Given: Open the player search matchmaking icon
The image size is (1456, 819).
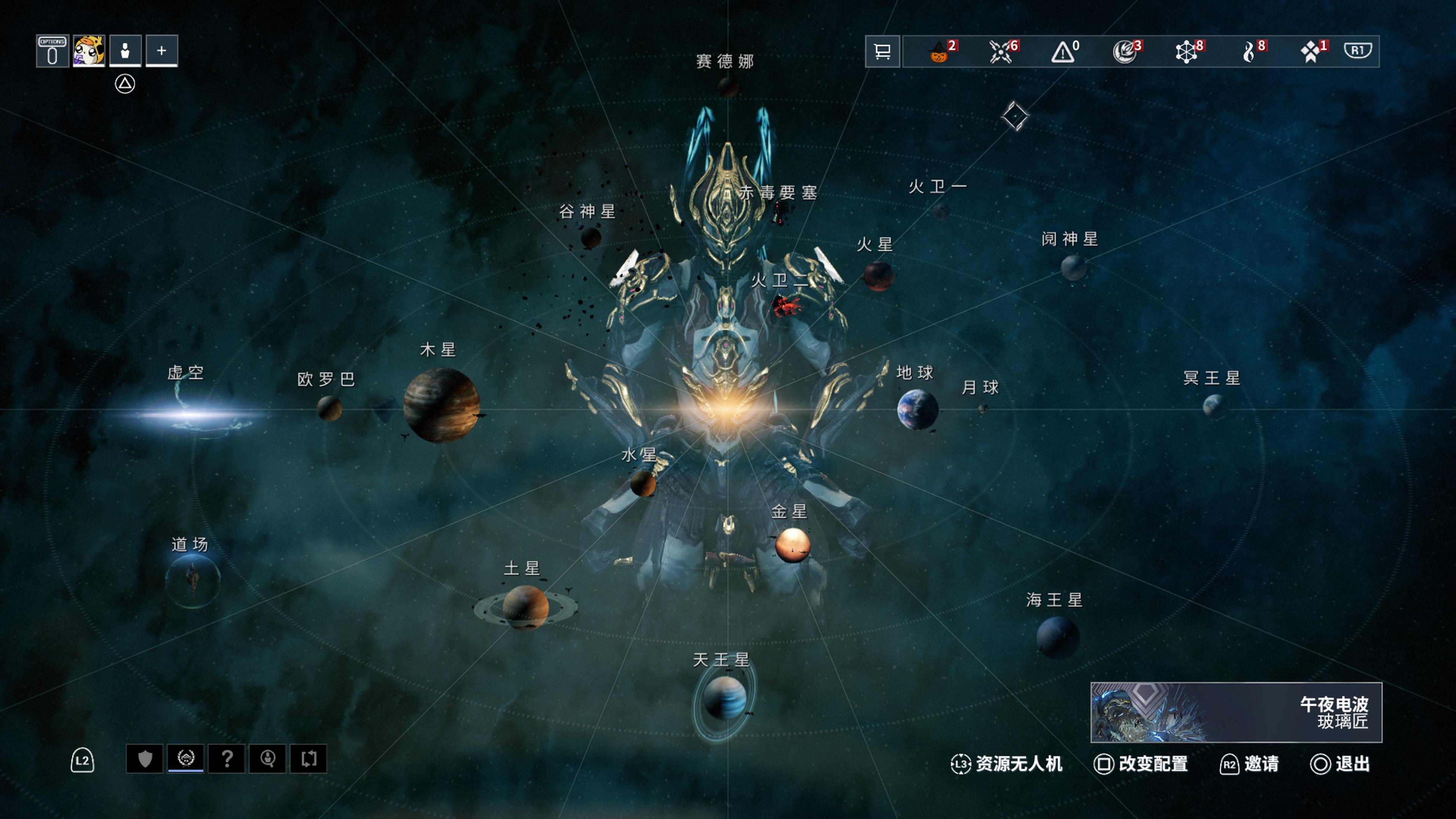Looking at the screenshot, I should (x=267, y=758).
